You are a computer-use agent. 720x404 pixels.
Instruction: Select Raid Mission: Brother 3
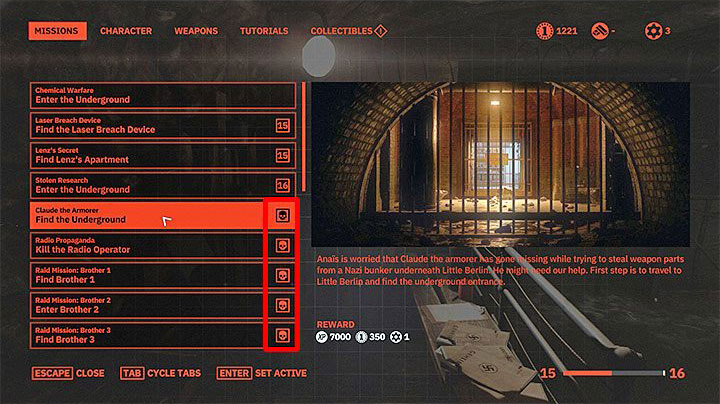coord(150,335)
